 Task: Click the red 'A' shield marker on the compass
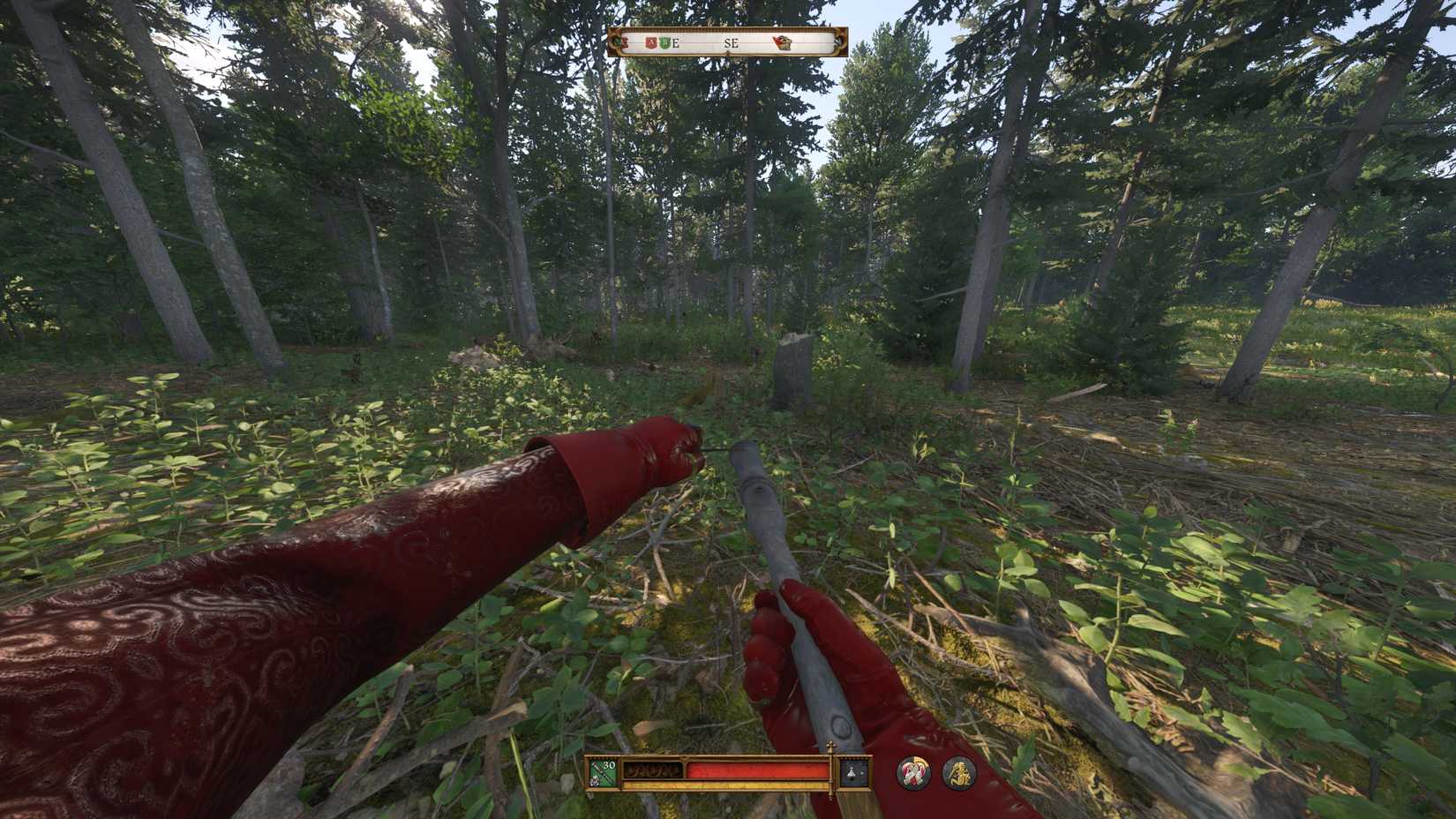click(650, 41)
